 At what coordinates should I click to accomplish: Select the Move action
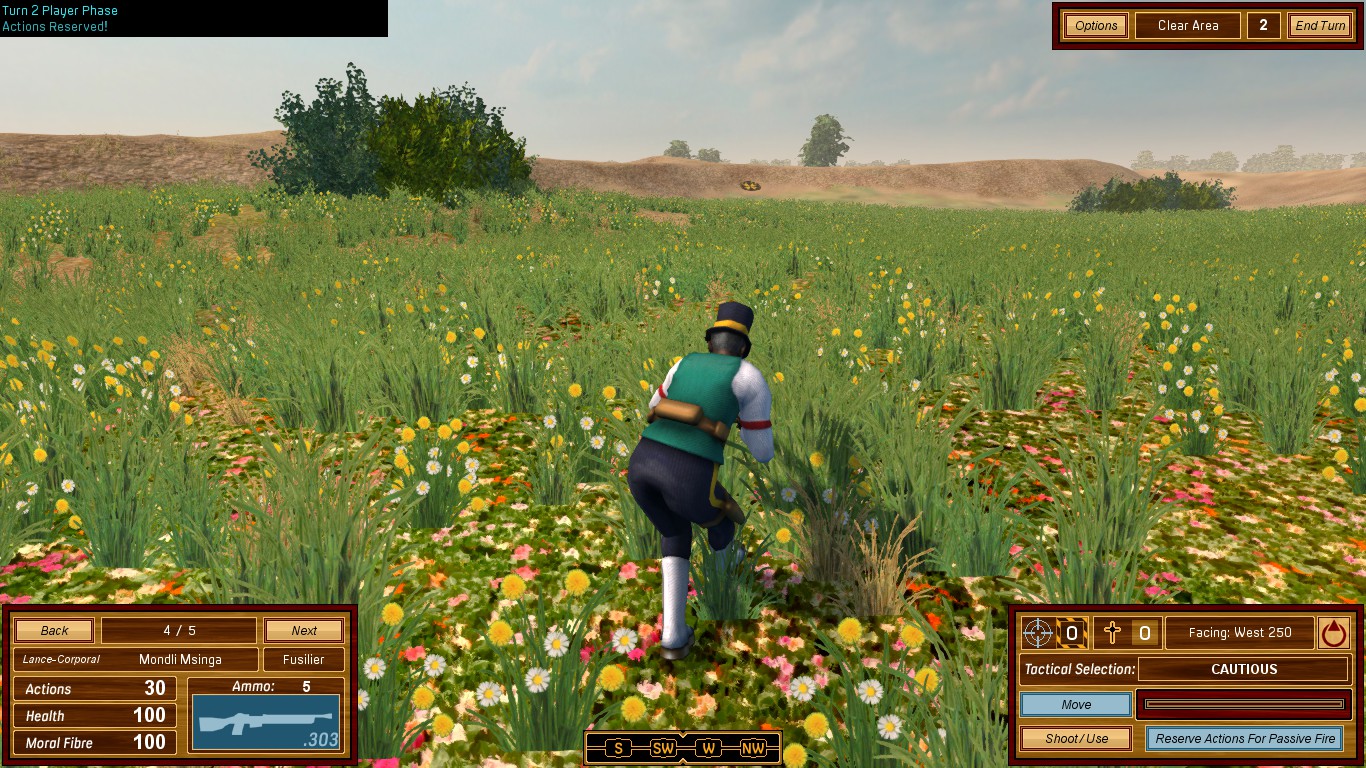(x=1076, y=705)
